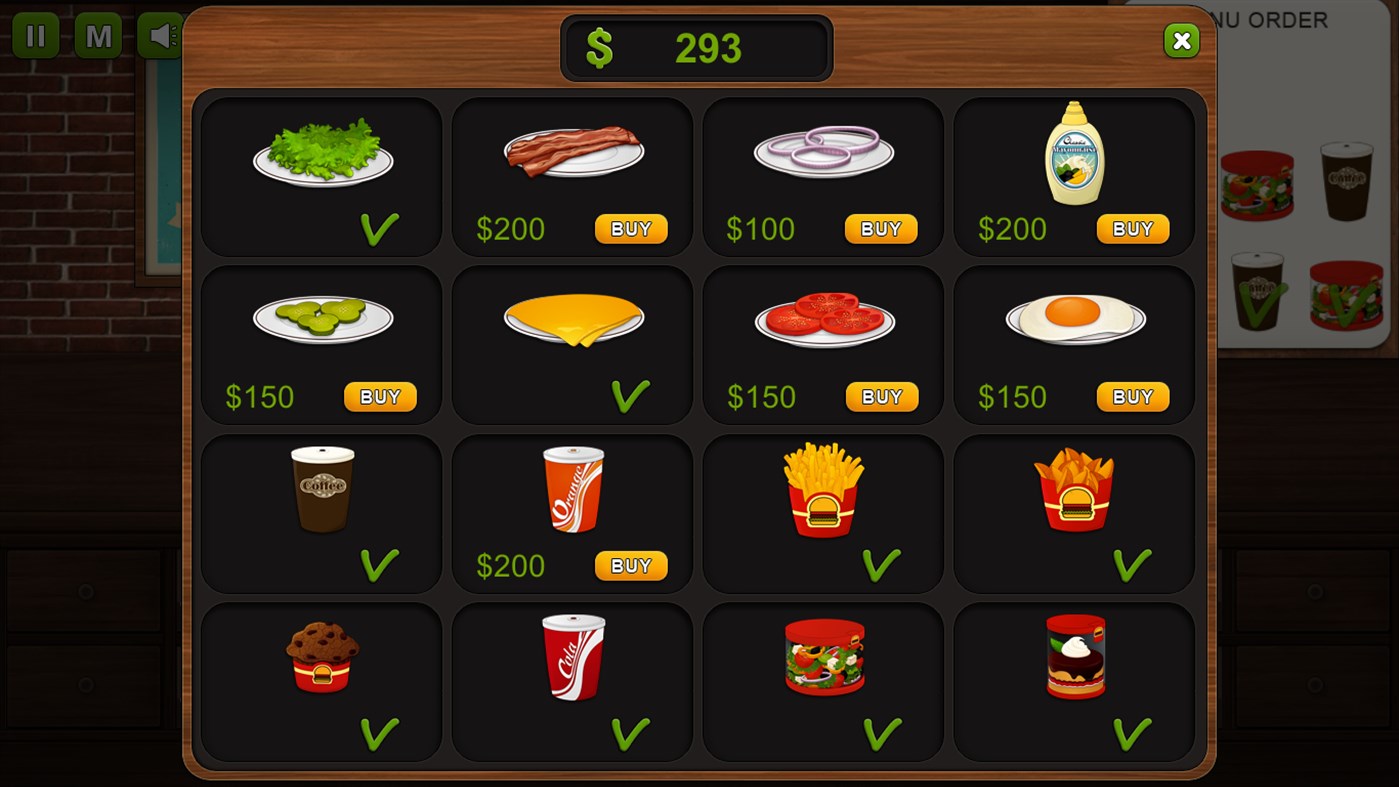Buy the tomato slices for $150
Viewport: 1399px width, 787px height.
tap(881, 396)
